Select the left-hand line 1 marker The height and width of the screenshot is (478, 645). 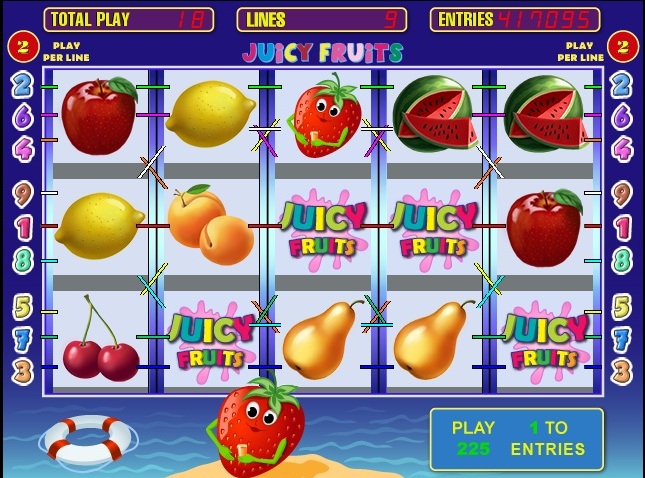click(x=22, y=227)
